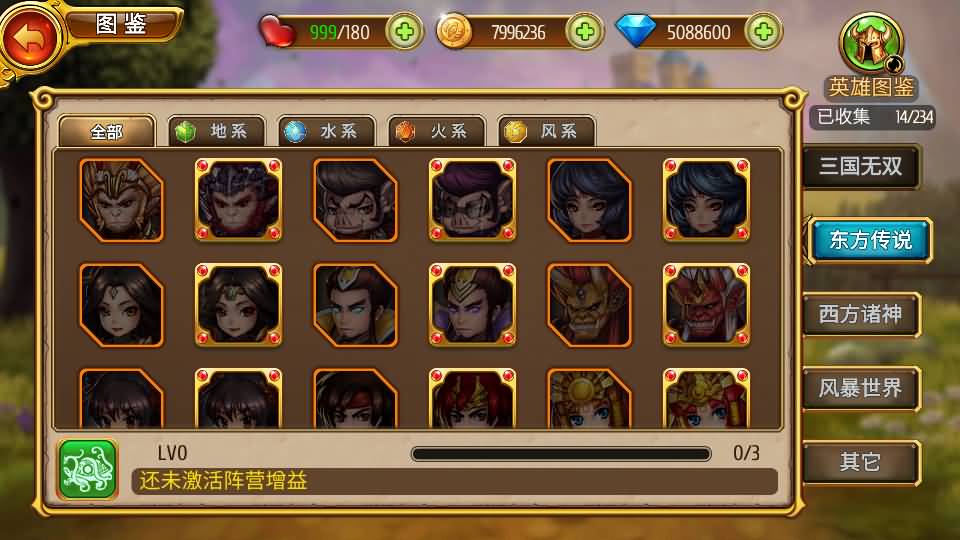Open the 风暴世界 faction category

coord(860,388)
